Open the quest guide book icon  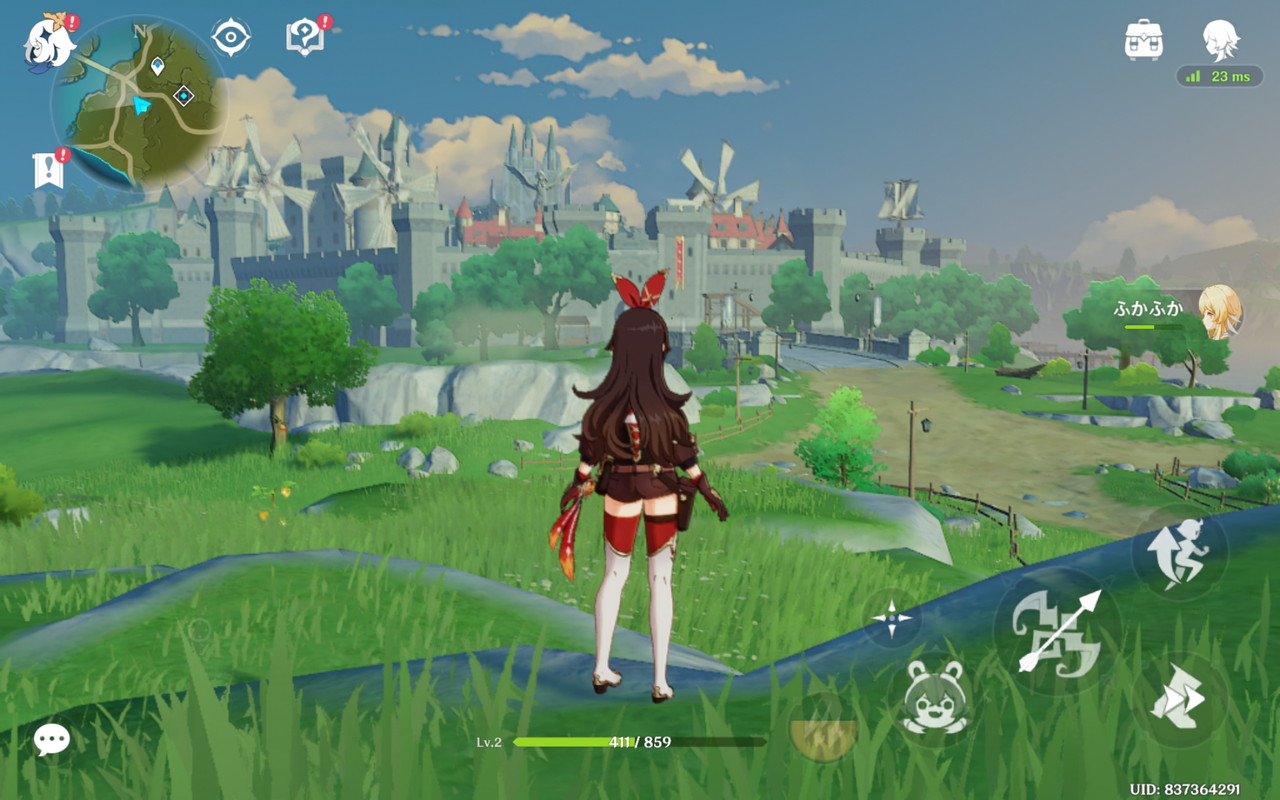[304, 38]
